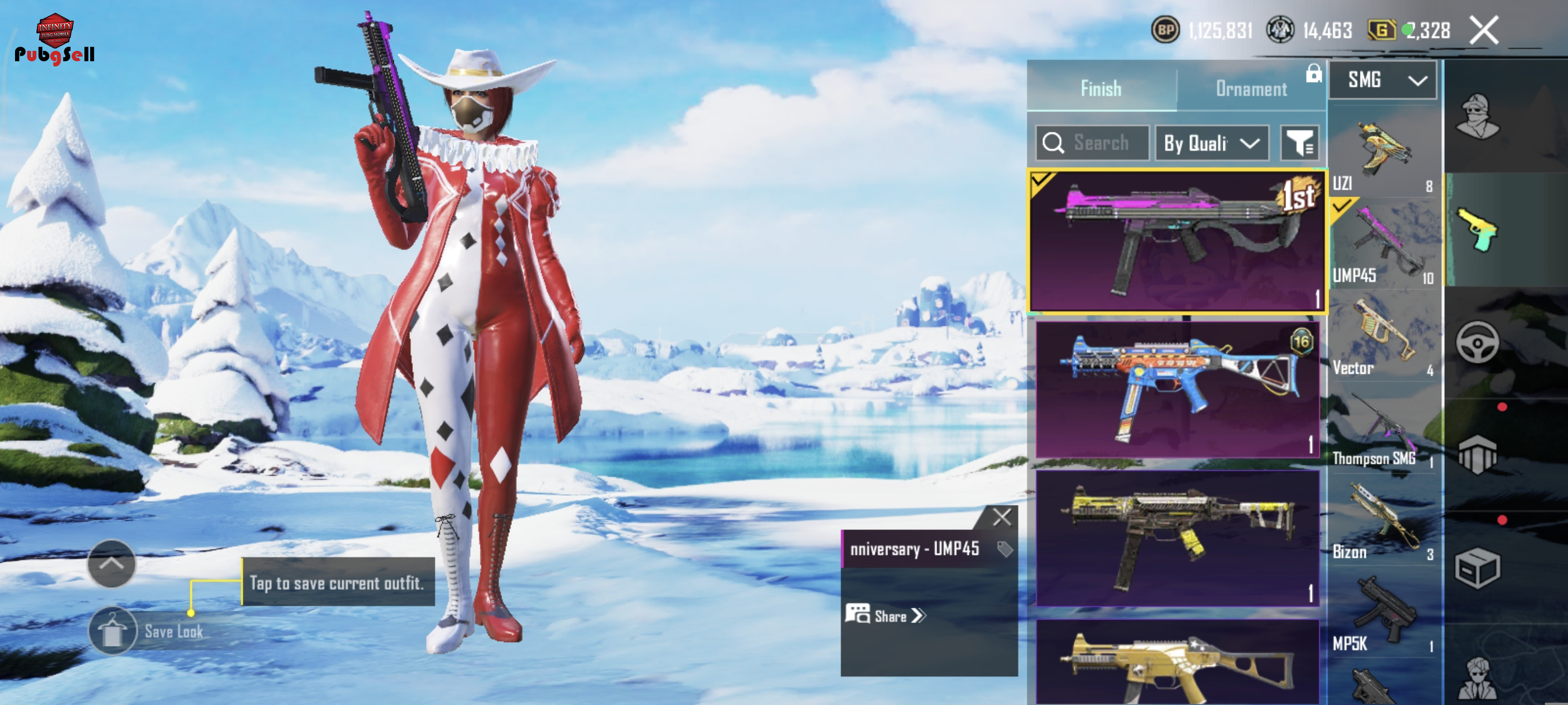This screenshot has height=705, width=1568.
Task: Select the purple UMP45 1st skin
Action: (x=1177, y=241)
